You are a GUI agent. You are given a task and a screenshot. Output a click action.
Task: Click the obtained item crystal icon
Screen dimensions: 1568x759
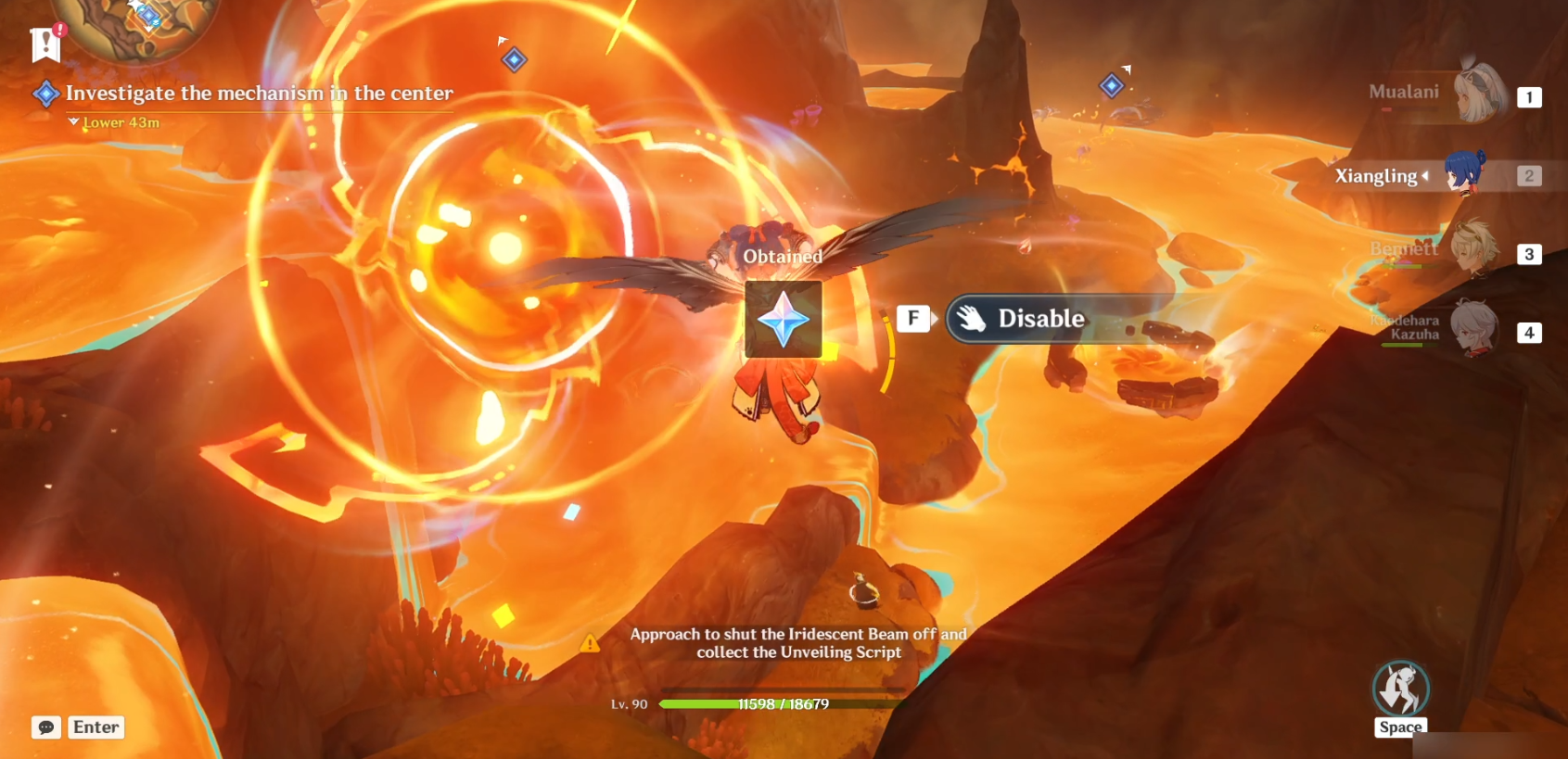[x=784, y=320]
